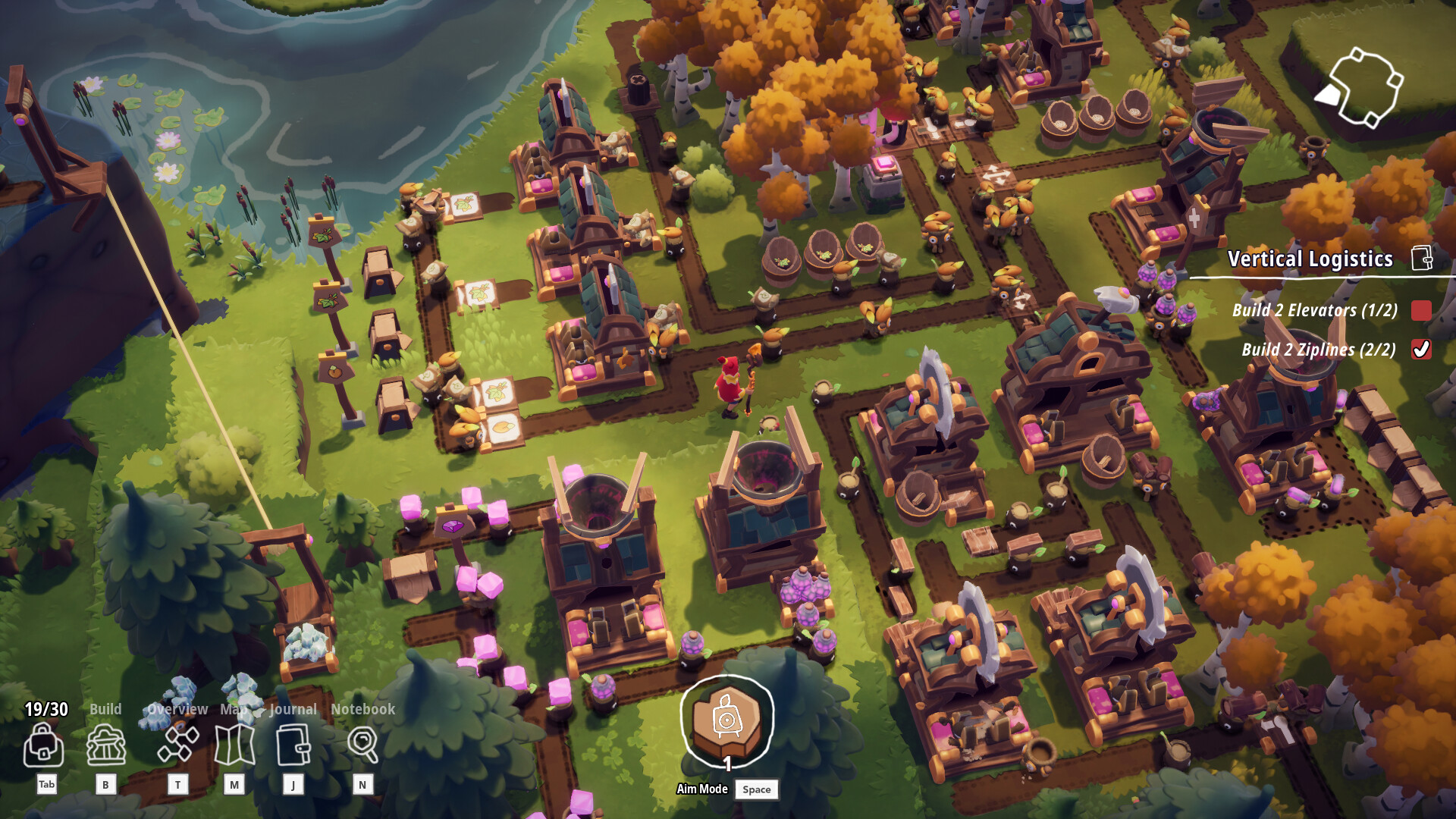Select the Aim Mode hotbar icon
This screenshot has height=819, width=1456.
[726, 723]
